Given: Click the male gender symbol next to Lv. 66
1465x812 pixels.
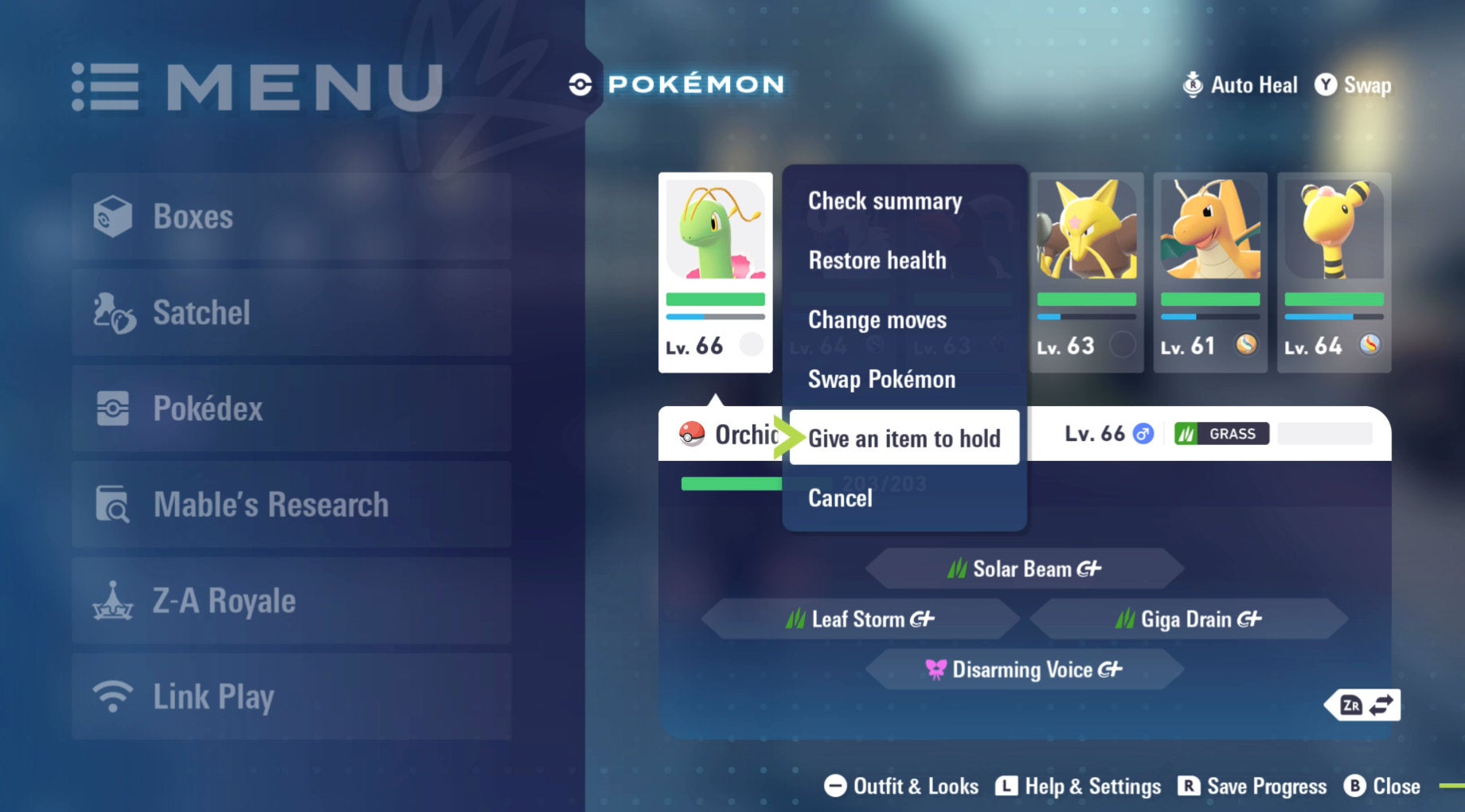Looking at the screenshot, I should [x=1142, y=434].
